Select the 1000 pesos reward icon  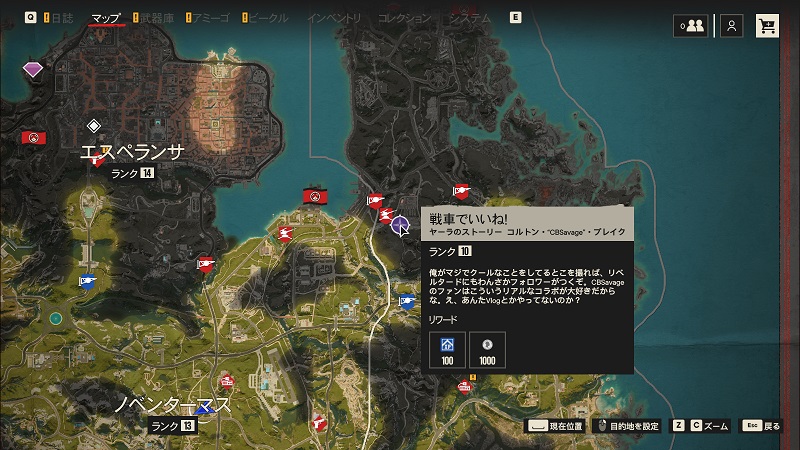click(487, 351)
